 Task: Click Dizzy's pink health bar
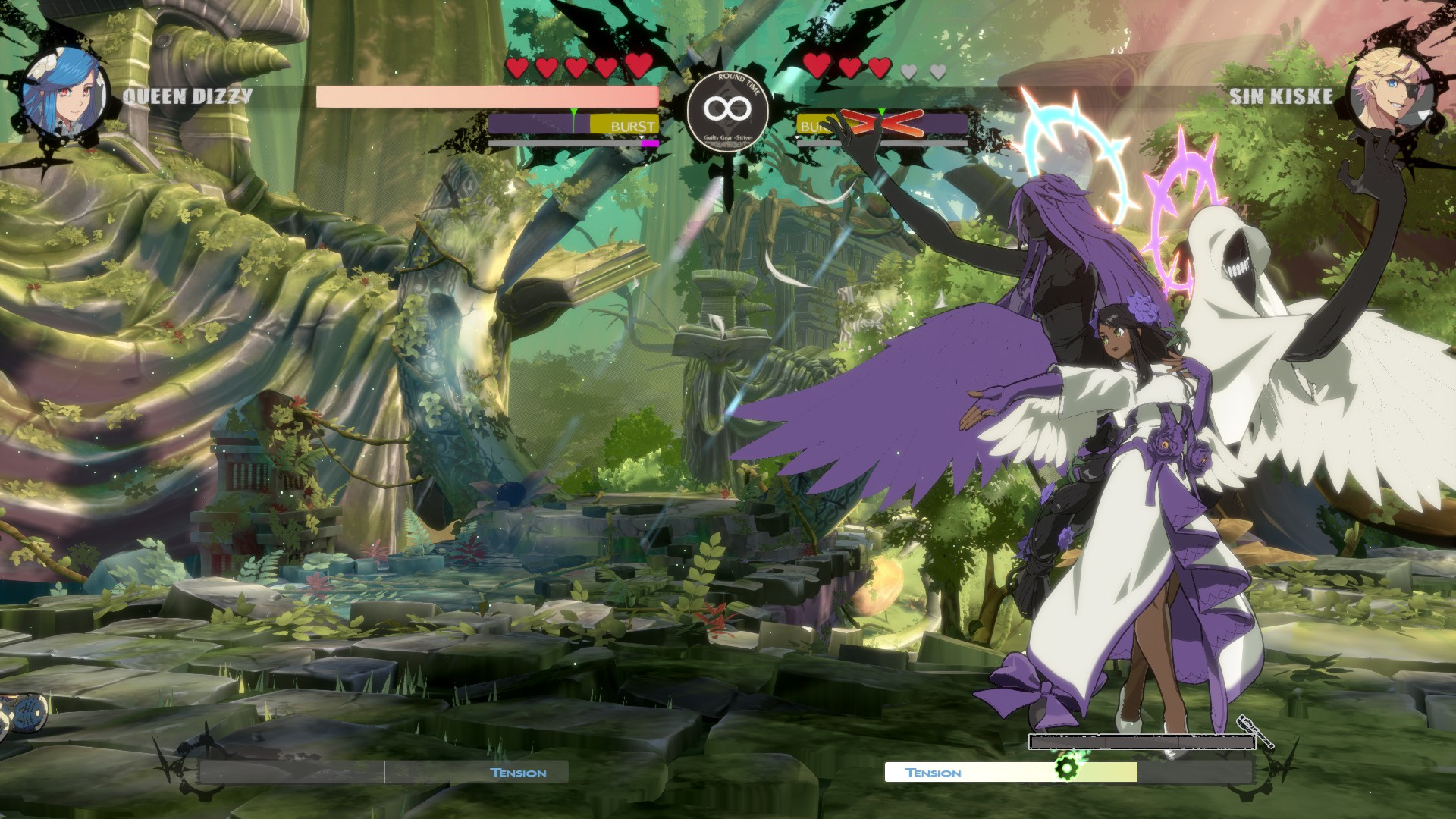tap(485, 95)
